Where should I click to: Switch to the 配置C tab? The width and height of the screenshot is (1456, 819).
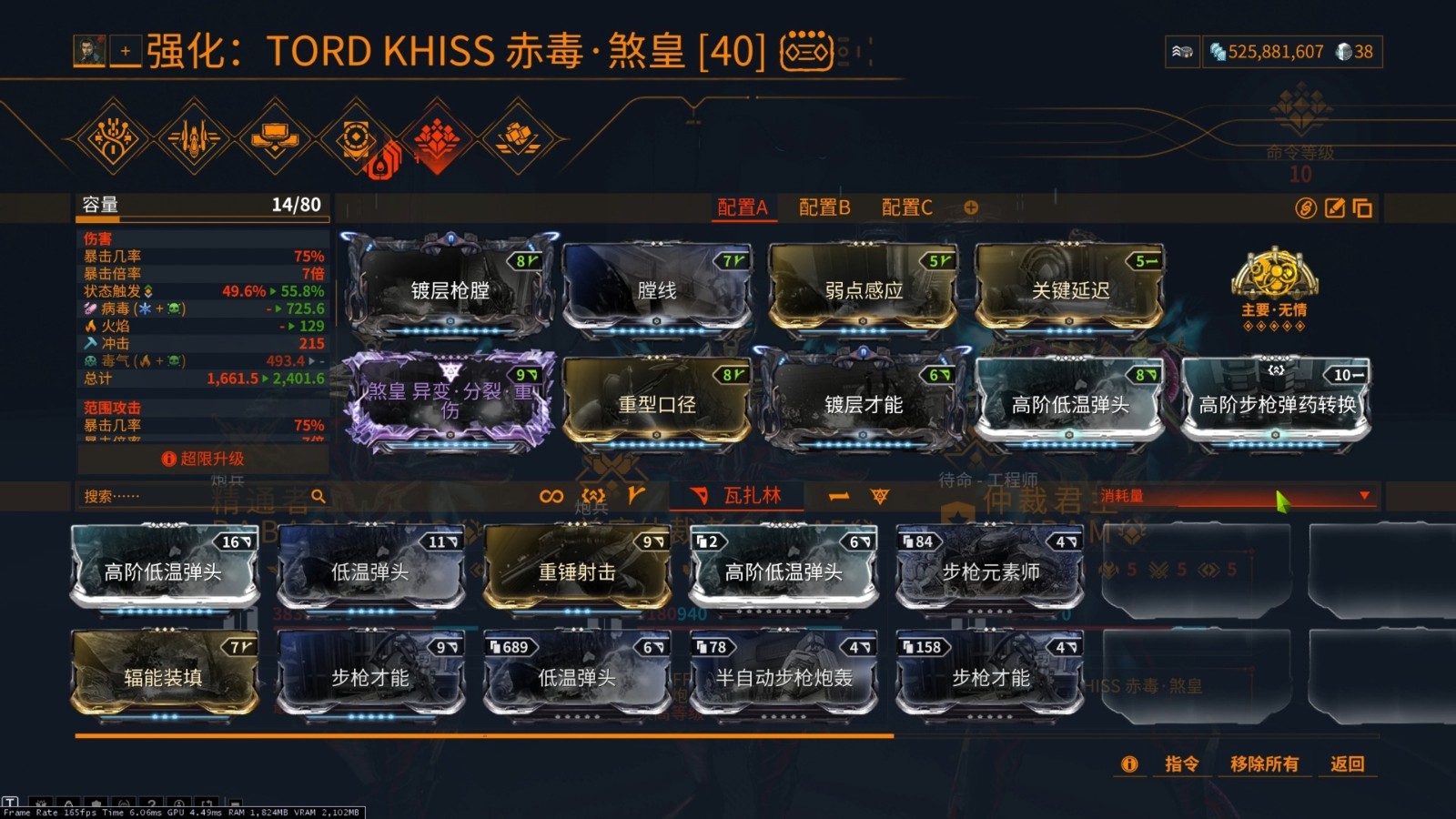coord(906,207)
